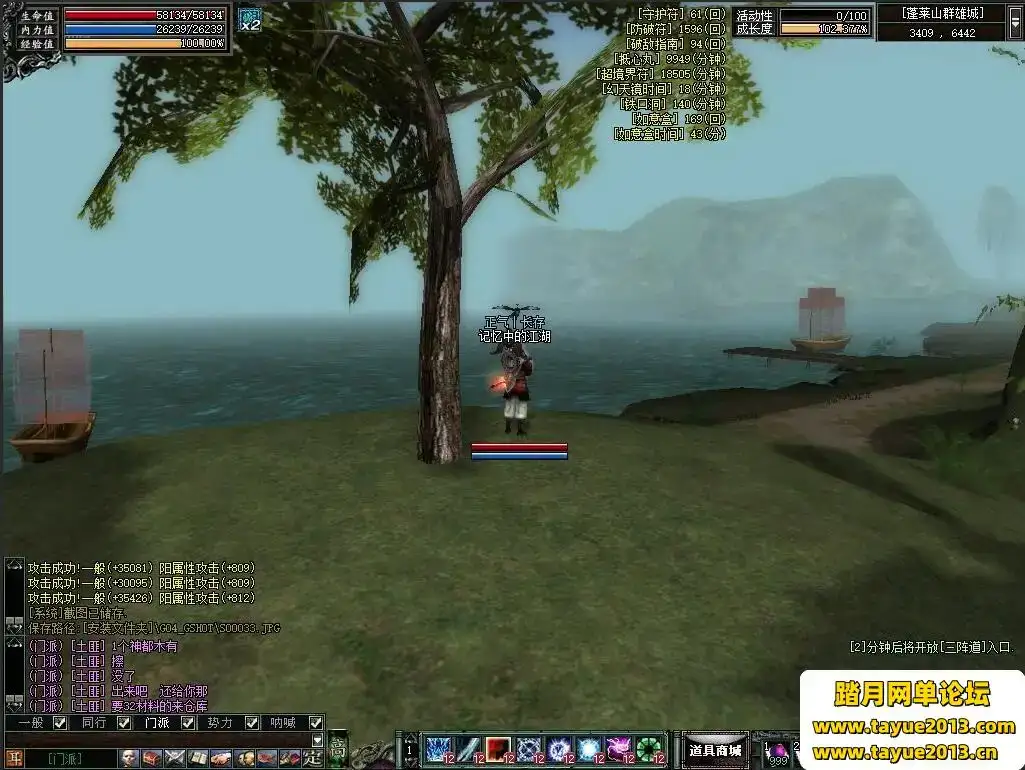Activate the blue ice crystal skill
This screenshot has height=770, width=1025.
tap(438, 750)
